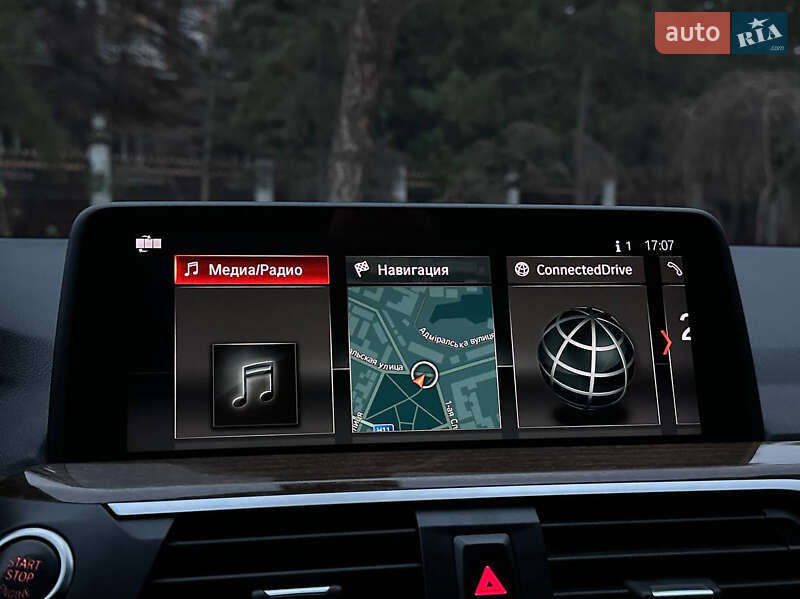The image size is (800, 599).
Task: Click the auto RIA watermark logo
Action: pos(720,33)
